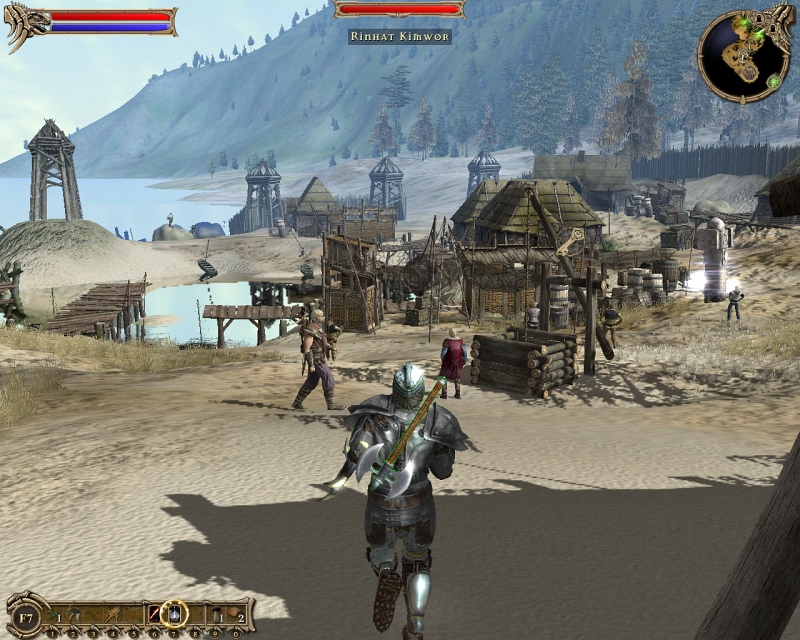Select the red wand item in hotbar slot 6
The width and height of the screenshot is (800, 640).
point(154,613)
